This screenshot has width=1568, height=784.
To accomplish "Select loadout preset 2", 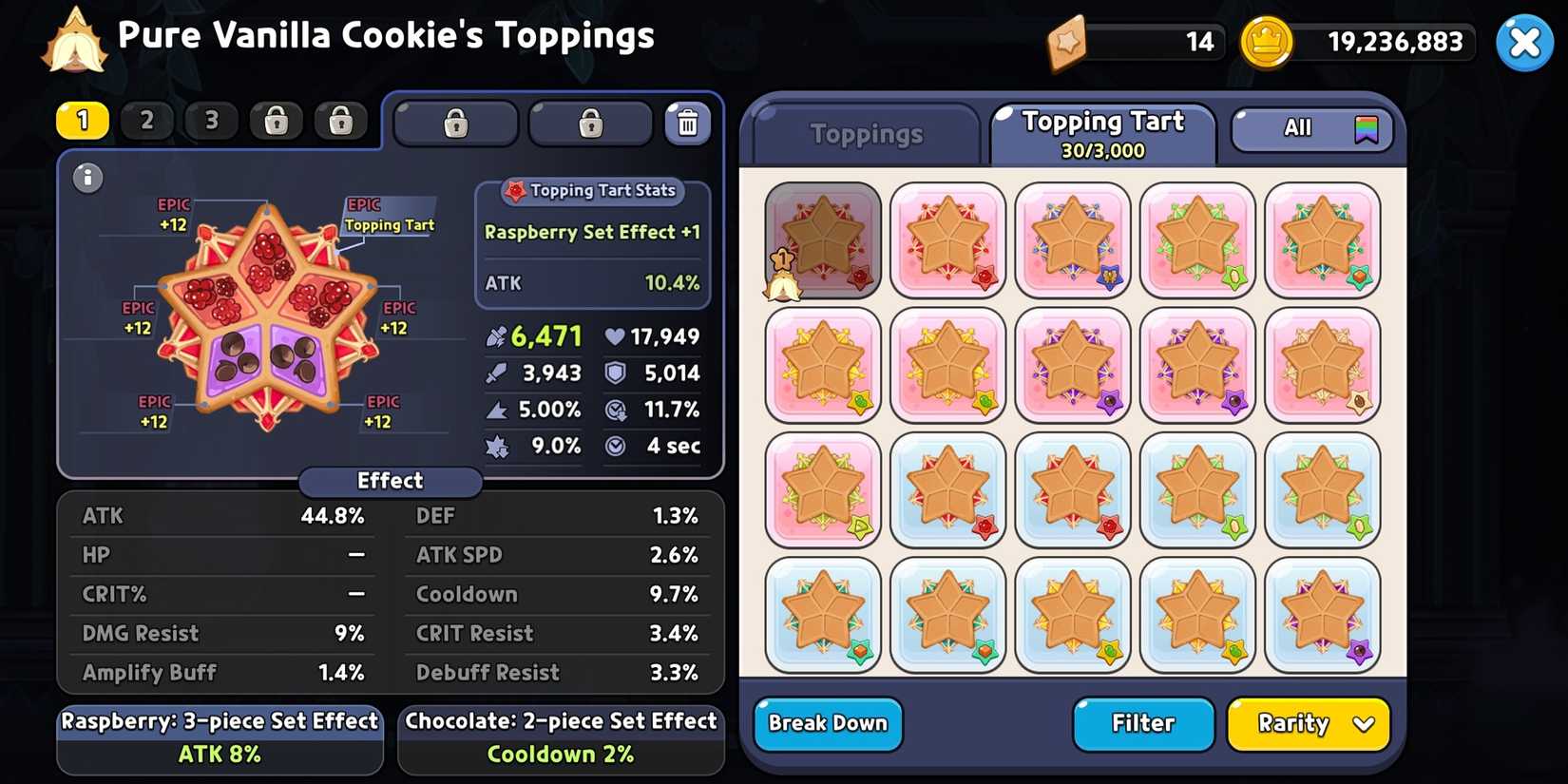I will point(147,121).
